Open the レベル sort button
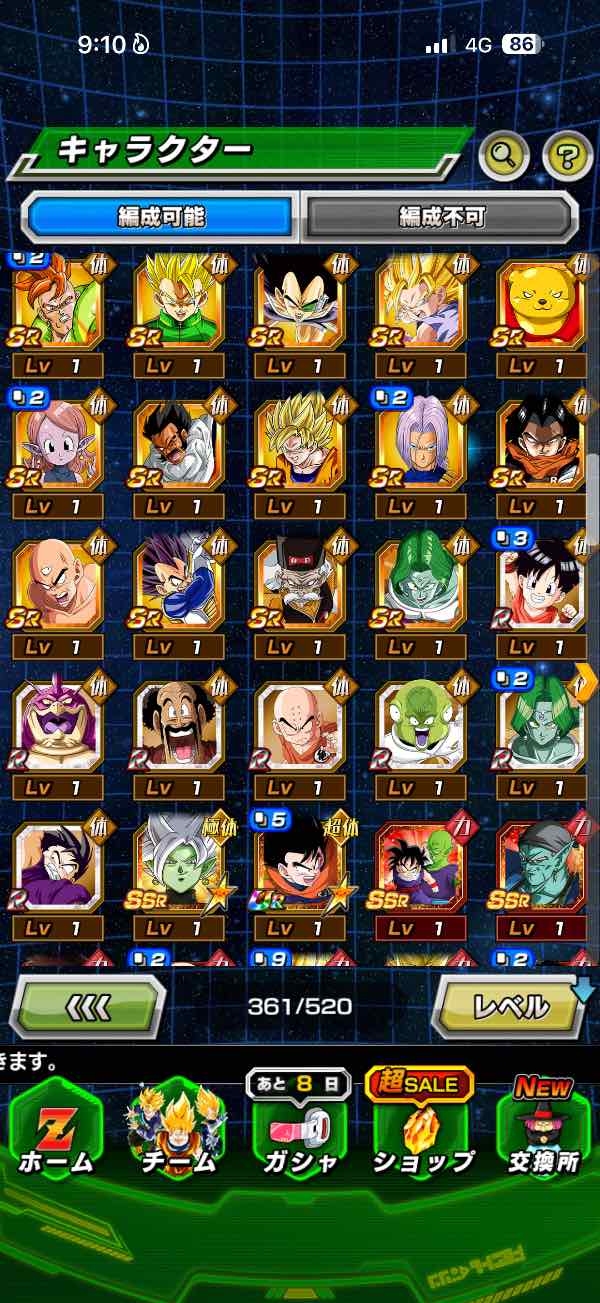 click(x=508, y=1007)
